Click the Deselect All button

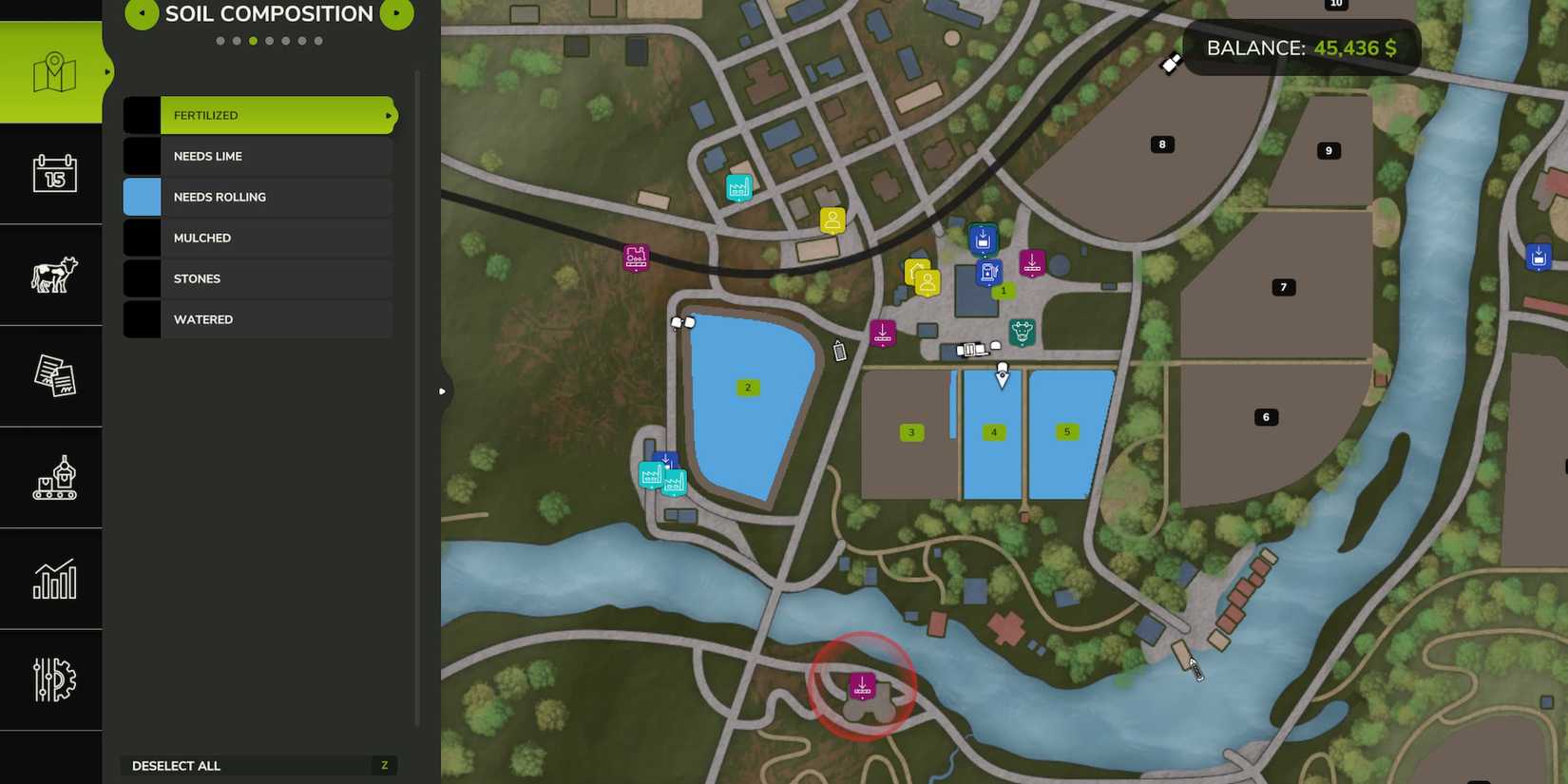pyautogui.click(x=258, y=765)
